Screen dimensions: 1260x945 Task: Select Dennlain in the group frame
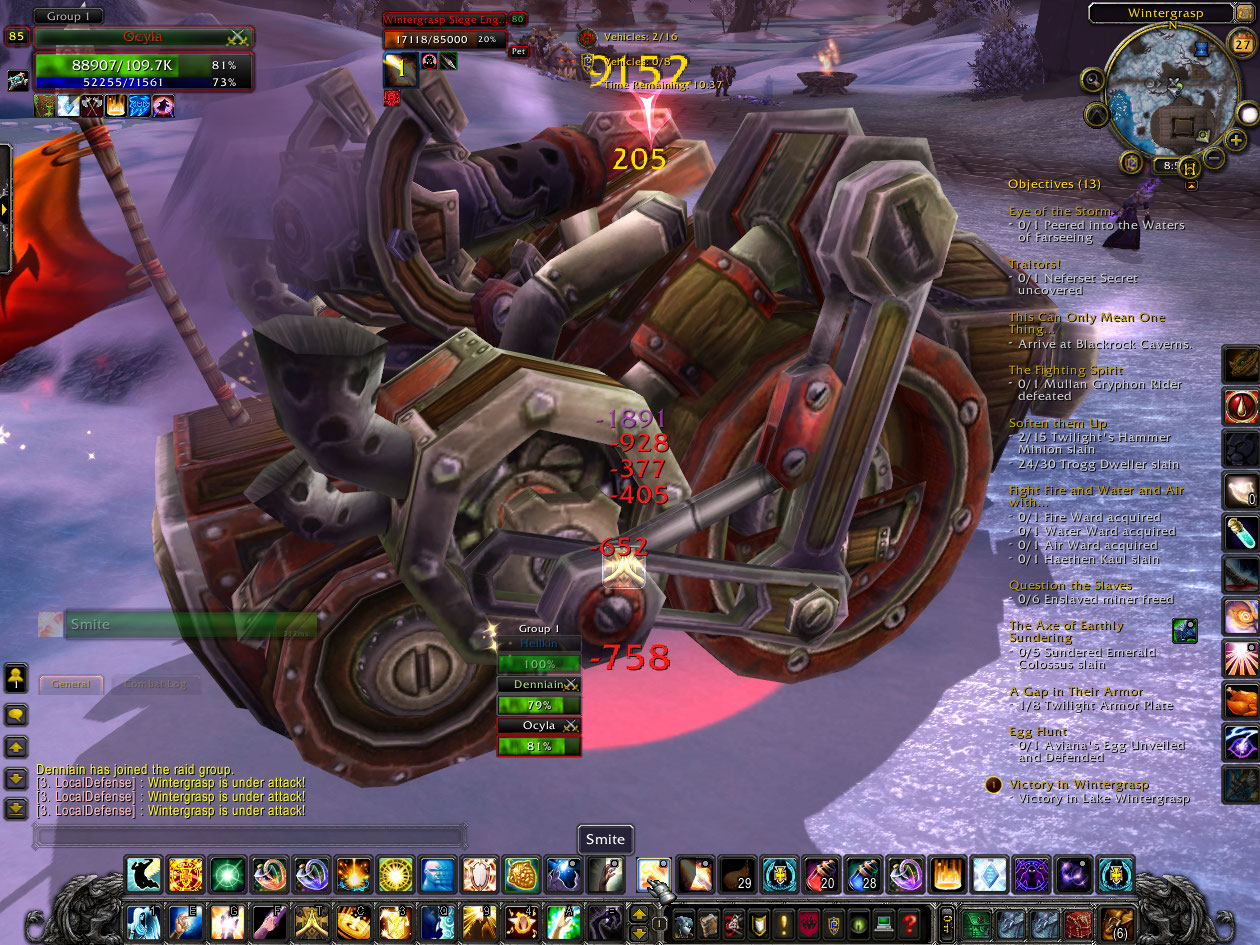point(539,685)
